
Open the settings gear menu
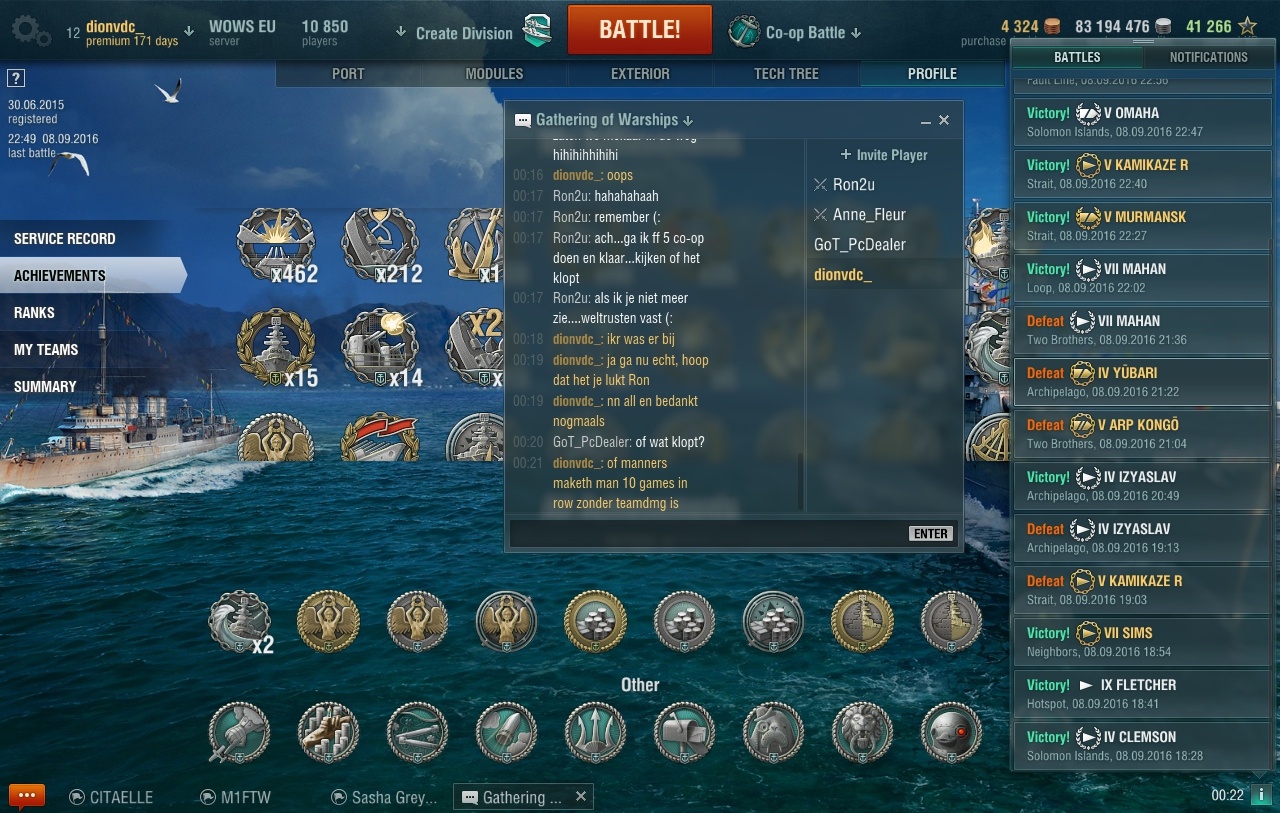click(29, 30)
